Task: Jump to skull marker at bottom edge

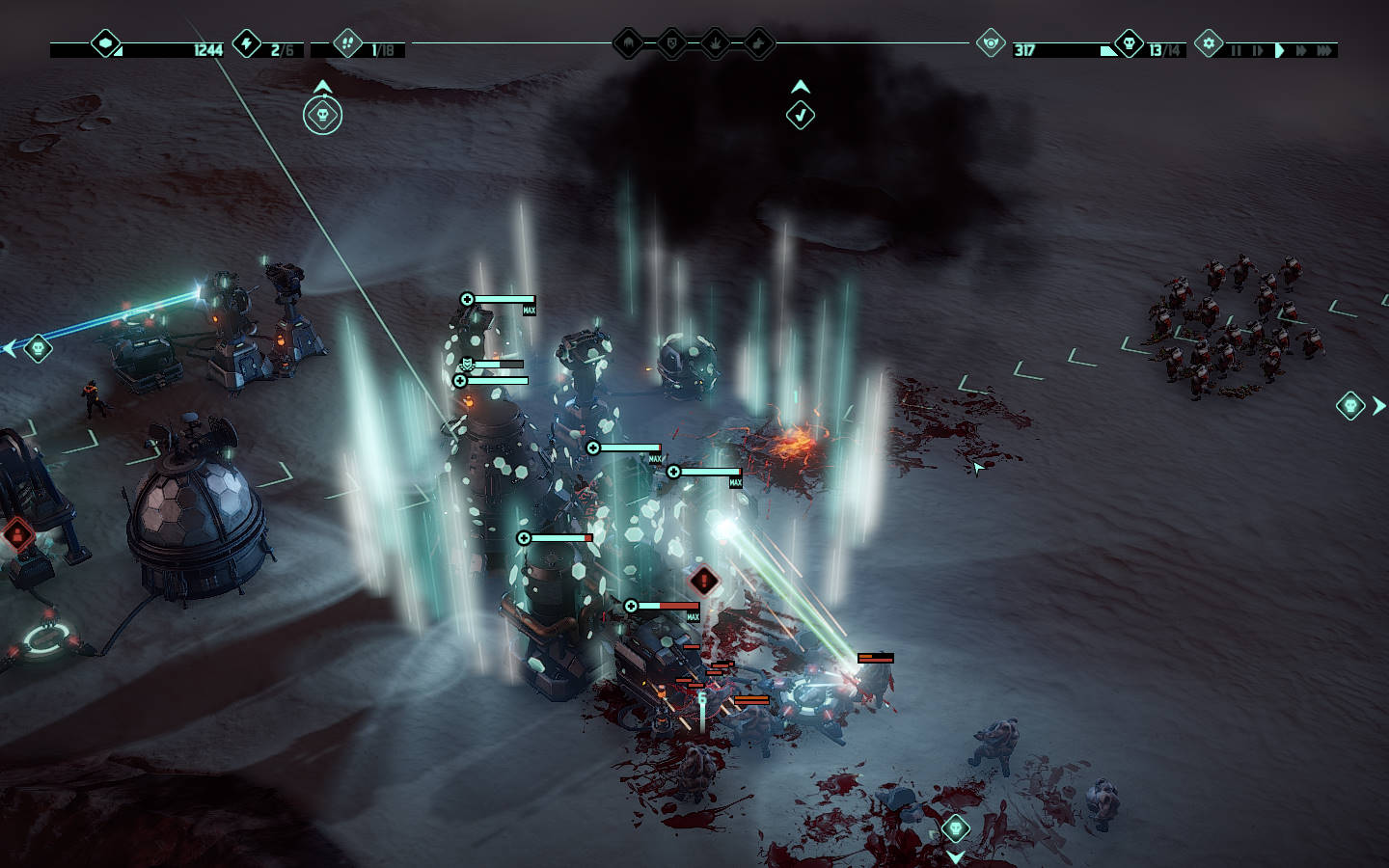Action: [955, 828]
